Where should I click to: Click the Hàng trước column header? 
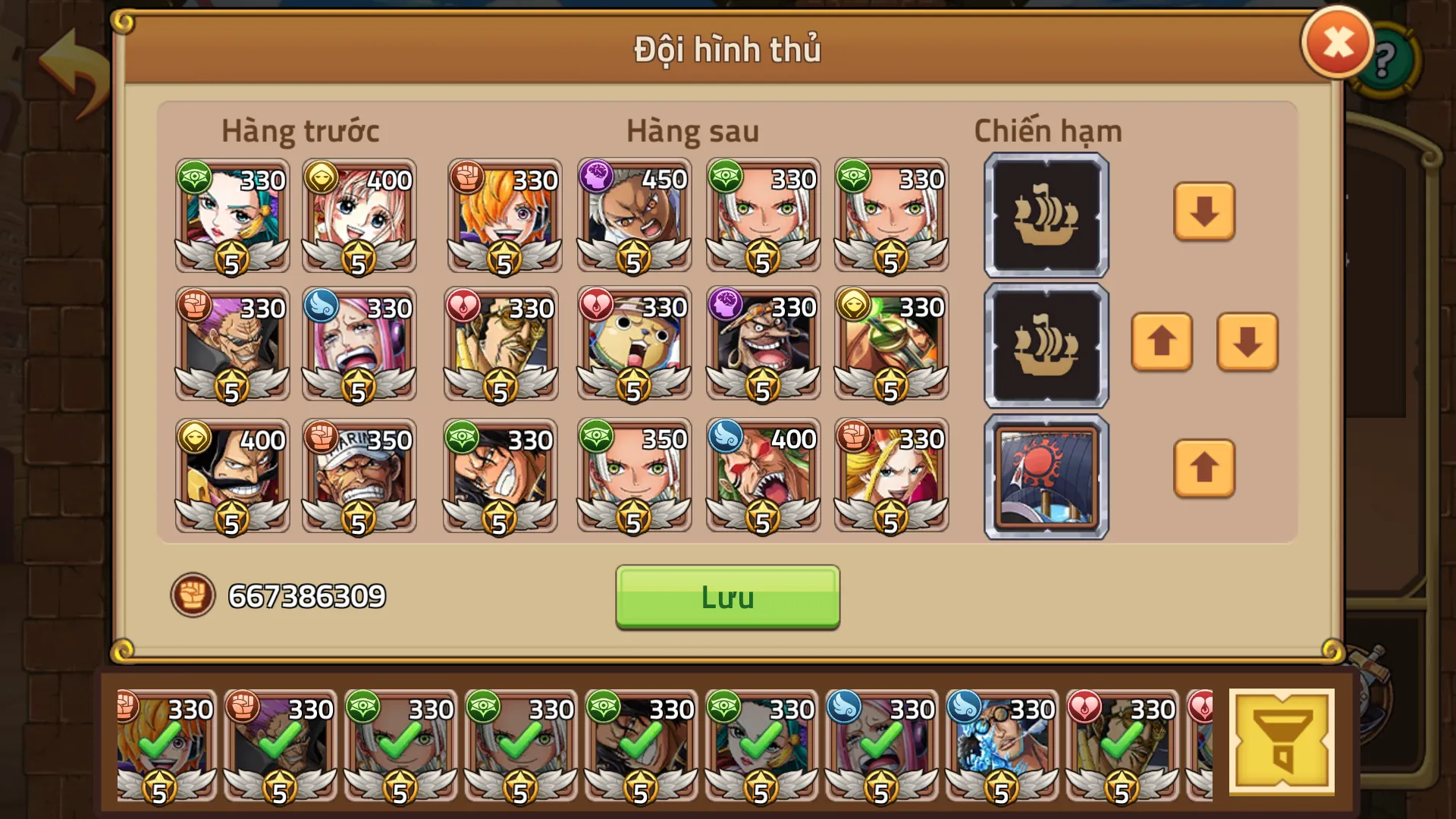(x=300, y=130)
